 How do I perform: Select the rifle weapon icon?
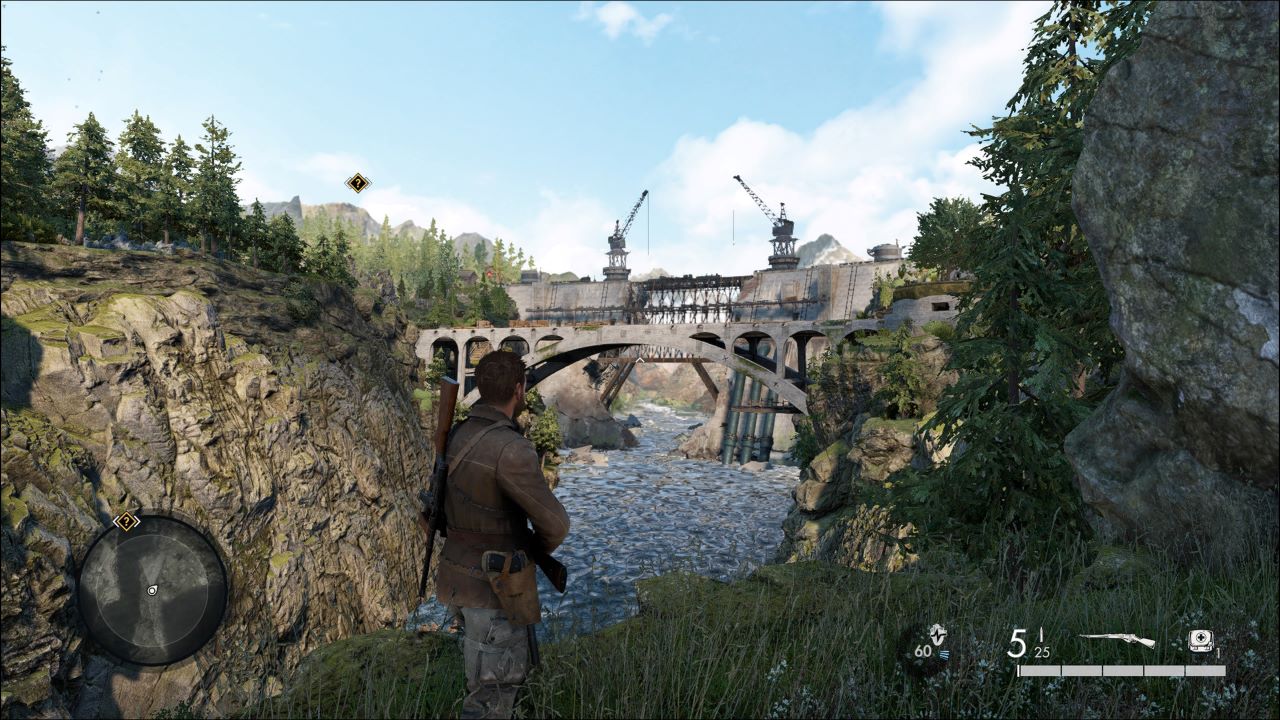tap(1117, 640)
